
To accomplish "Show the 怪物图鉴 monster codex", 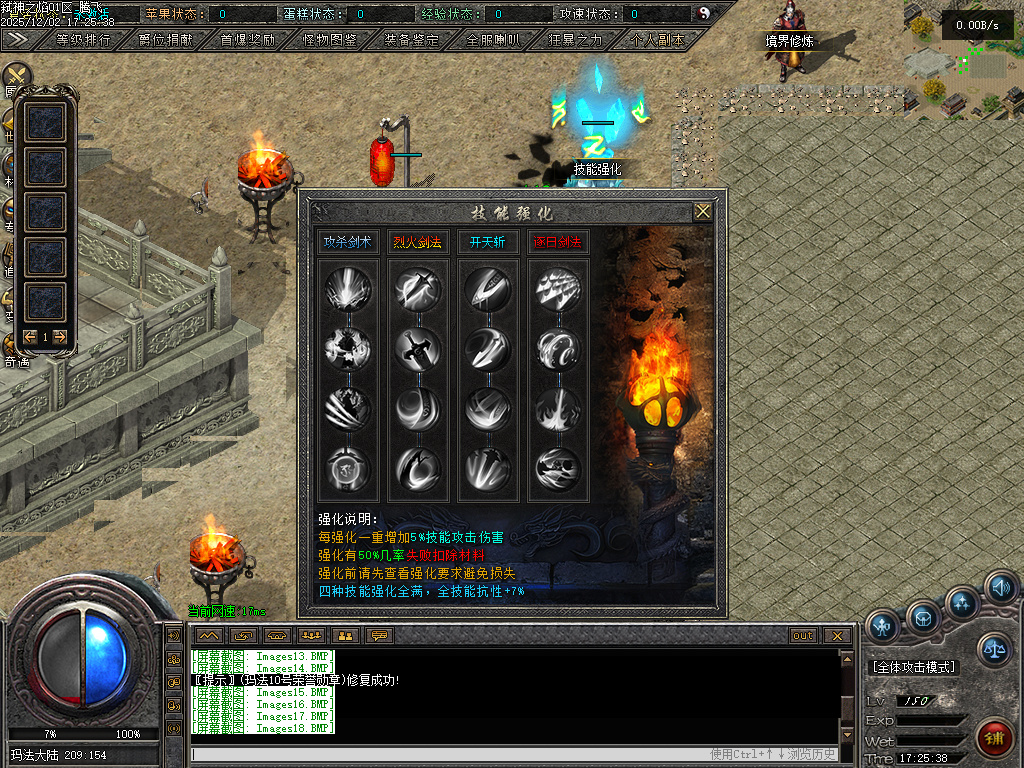I will coord(329,41).
